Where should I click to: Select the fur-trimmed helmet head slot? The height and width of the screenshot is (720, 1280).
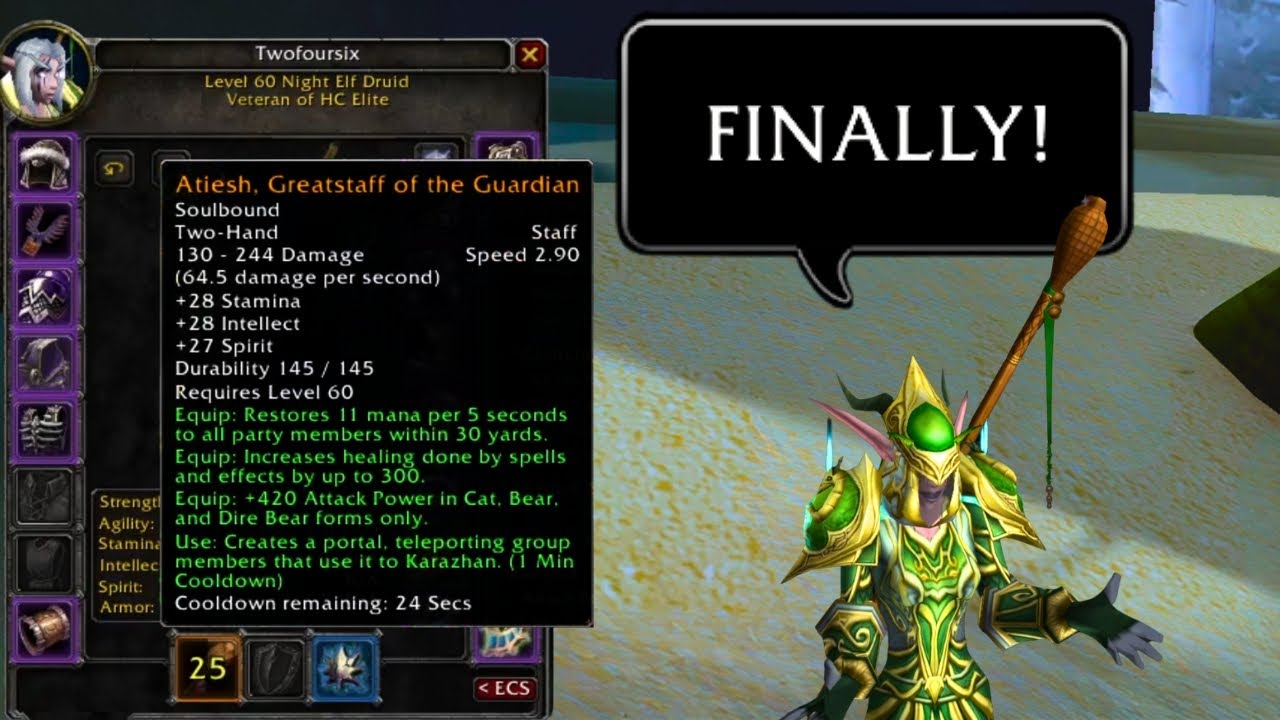coord(44,164)
